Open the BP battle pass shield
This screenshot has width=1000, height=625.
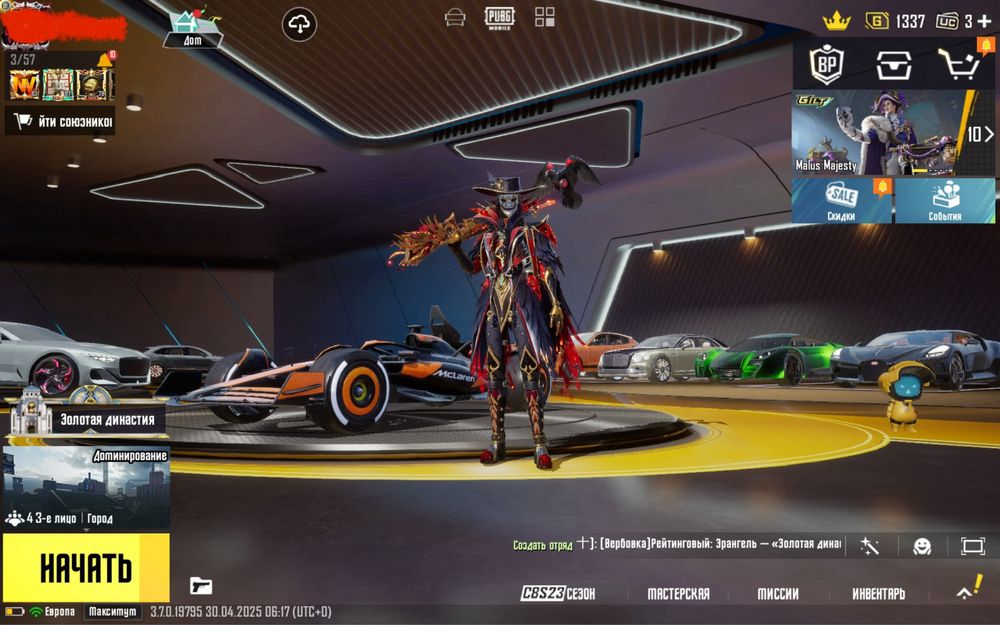(x=826, y=64)
